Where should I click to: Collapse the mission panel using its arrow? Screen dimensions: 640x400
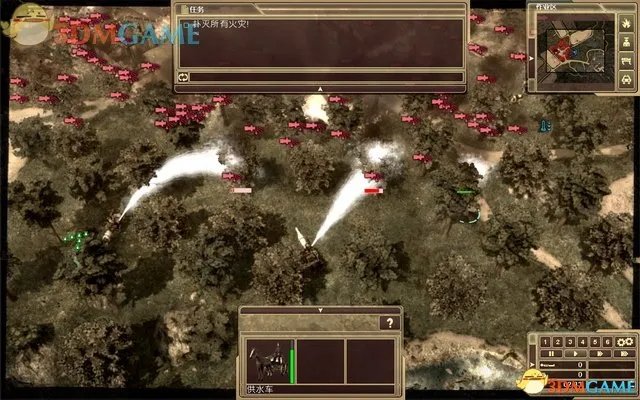(319, 88)
